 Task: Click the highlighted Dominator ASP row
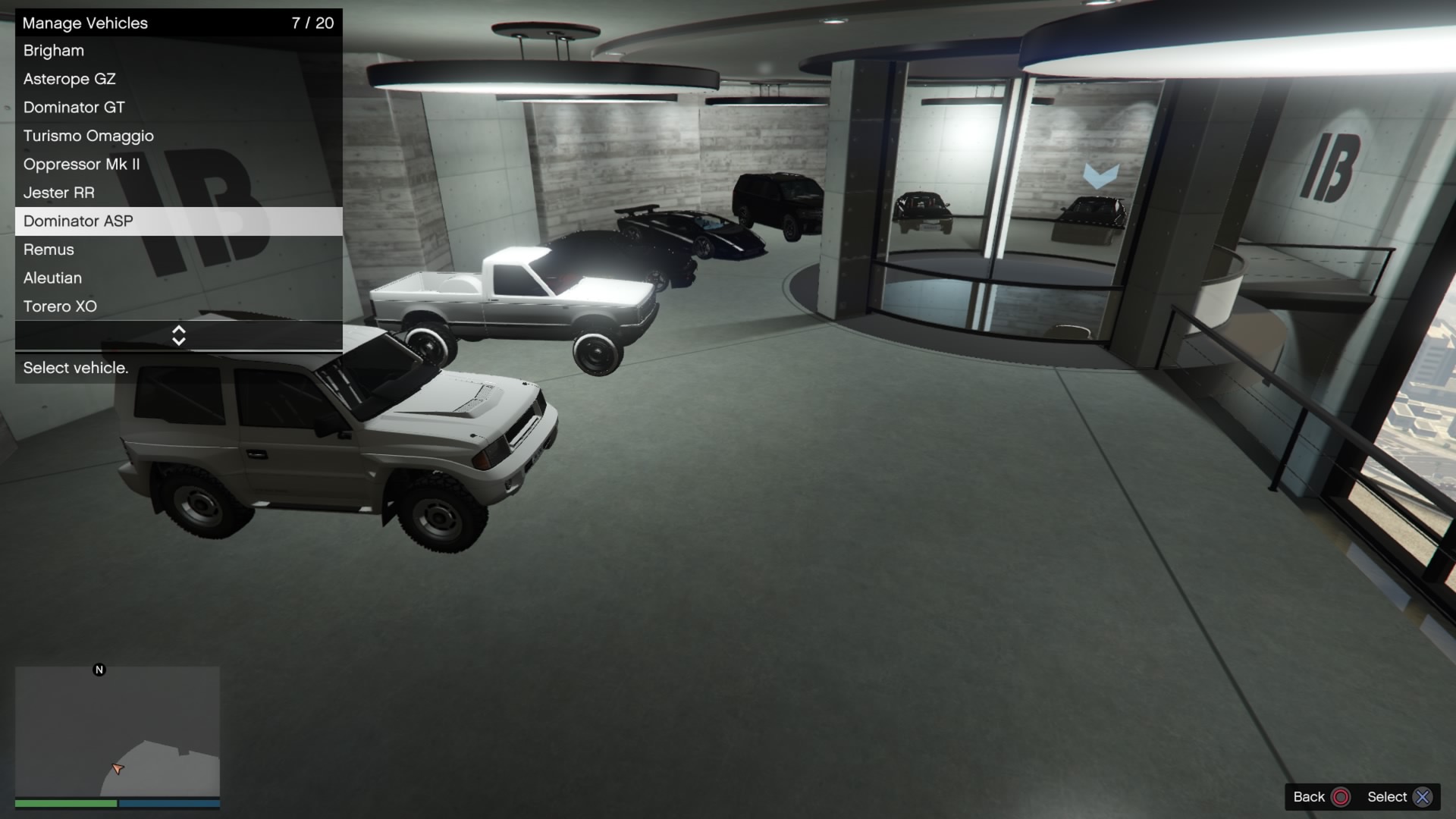(178, 221)
